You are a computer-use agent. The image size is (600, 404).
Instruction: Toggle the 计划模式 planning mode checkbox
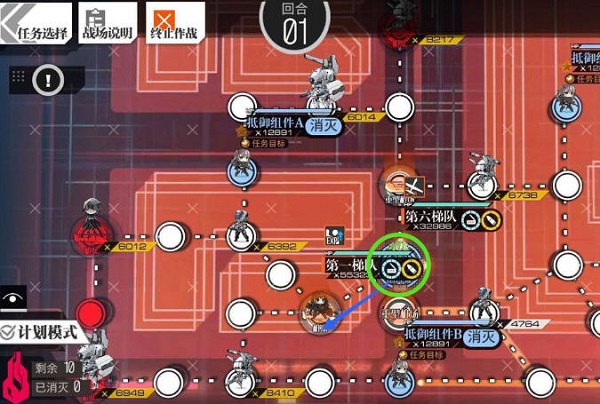tap(9, 331)
